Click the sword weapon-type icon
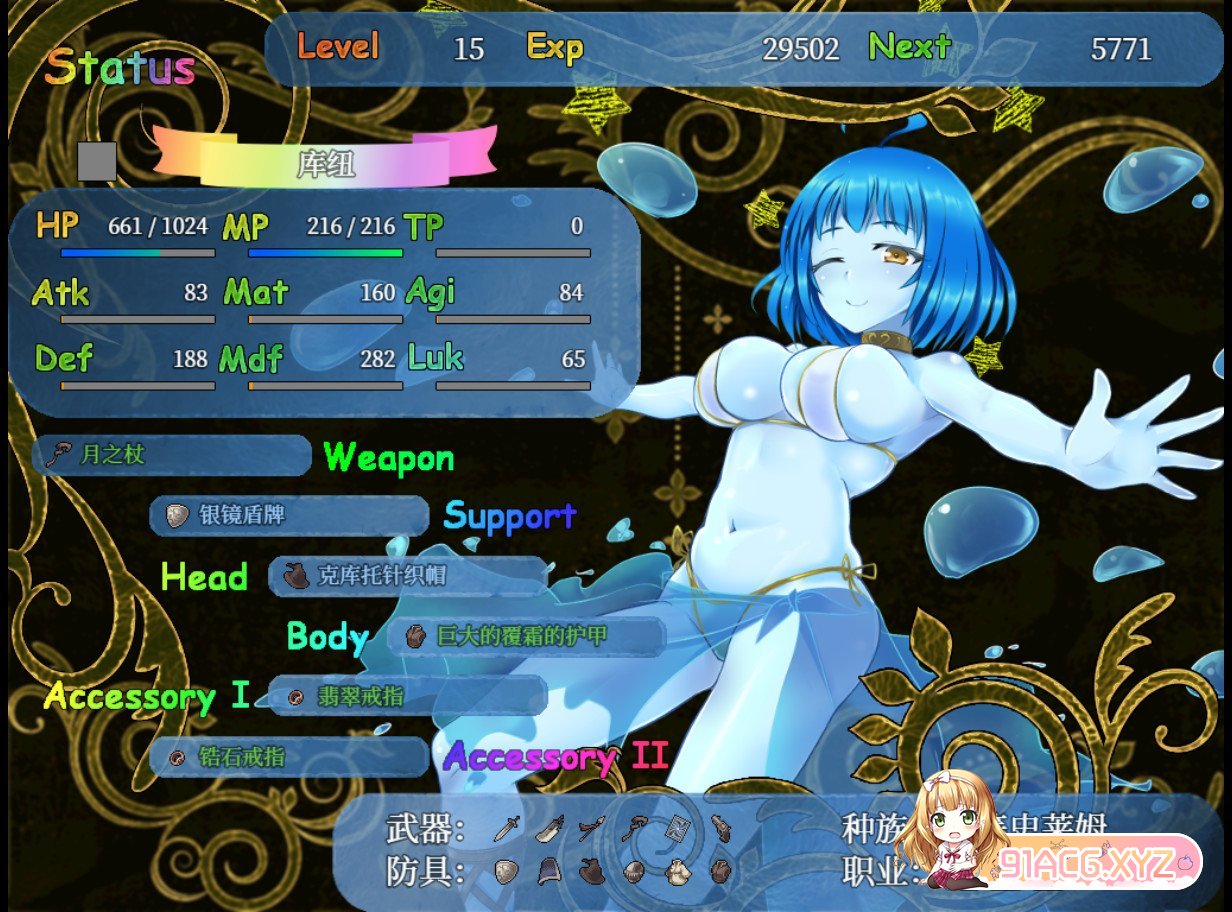The image size is (1232, 912). pyautogui.click(x=508, y=828)
